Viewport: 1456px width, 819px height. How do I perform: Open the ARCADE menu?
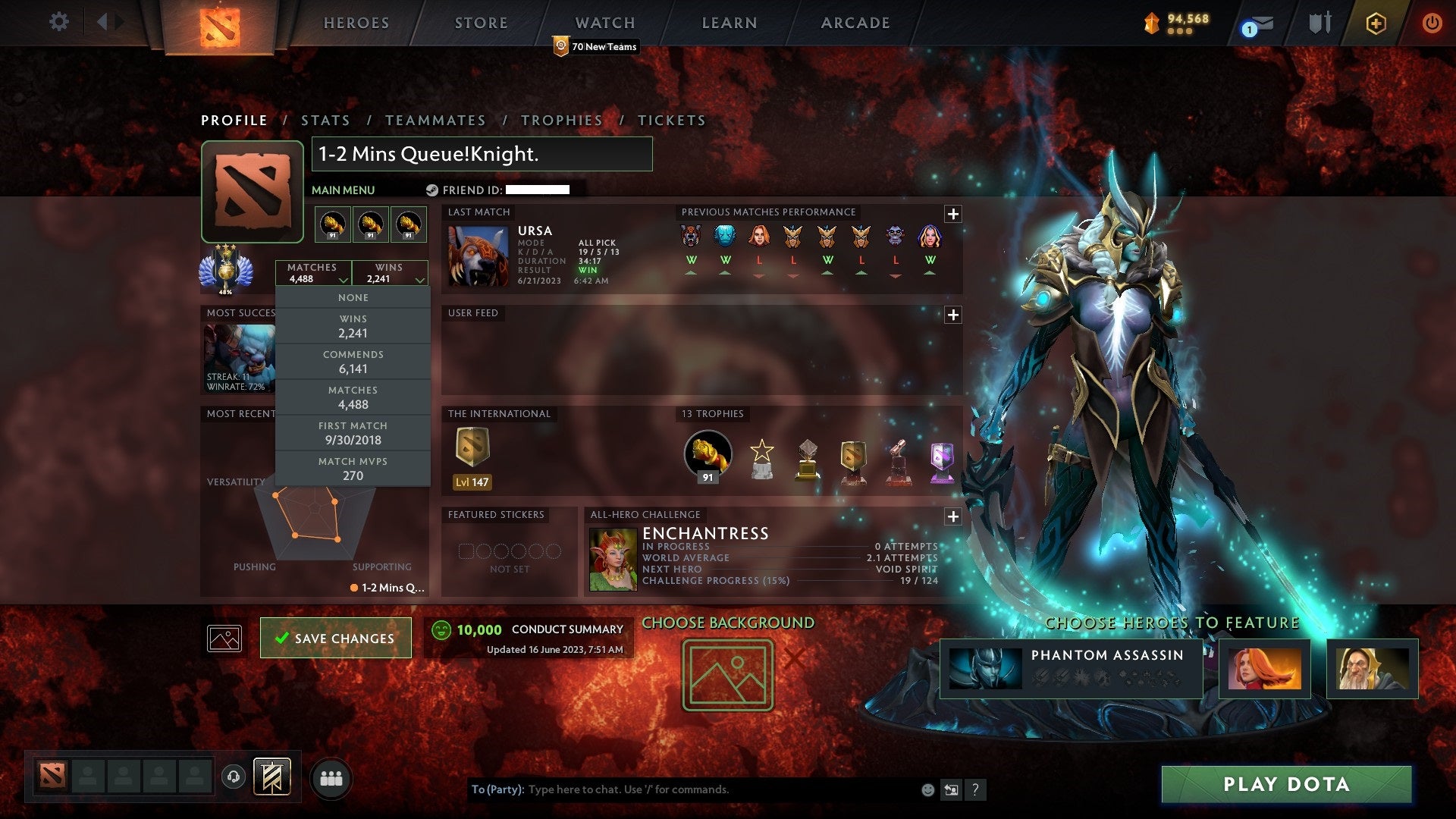(x=854, y=23)
